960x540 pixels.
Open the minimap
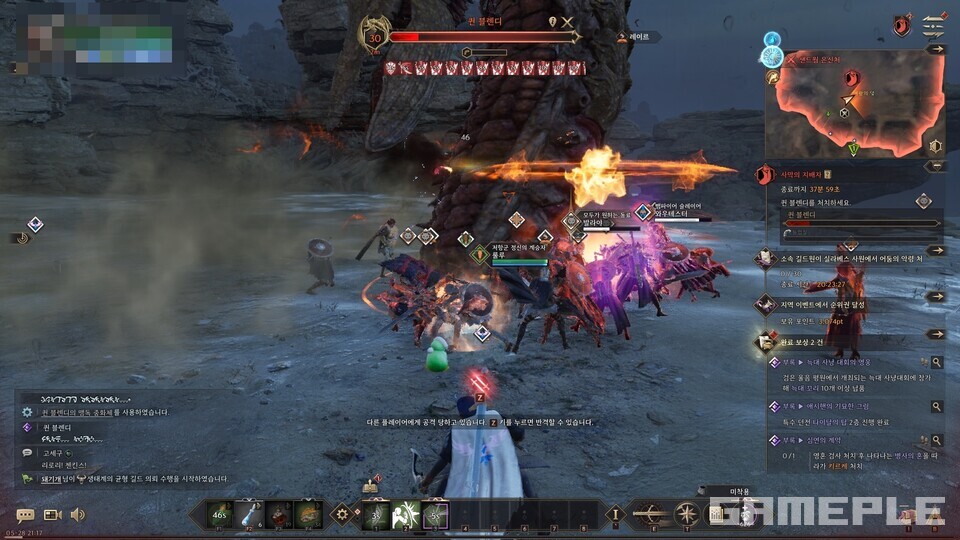point(849,98)
